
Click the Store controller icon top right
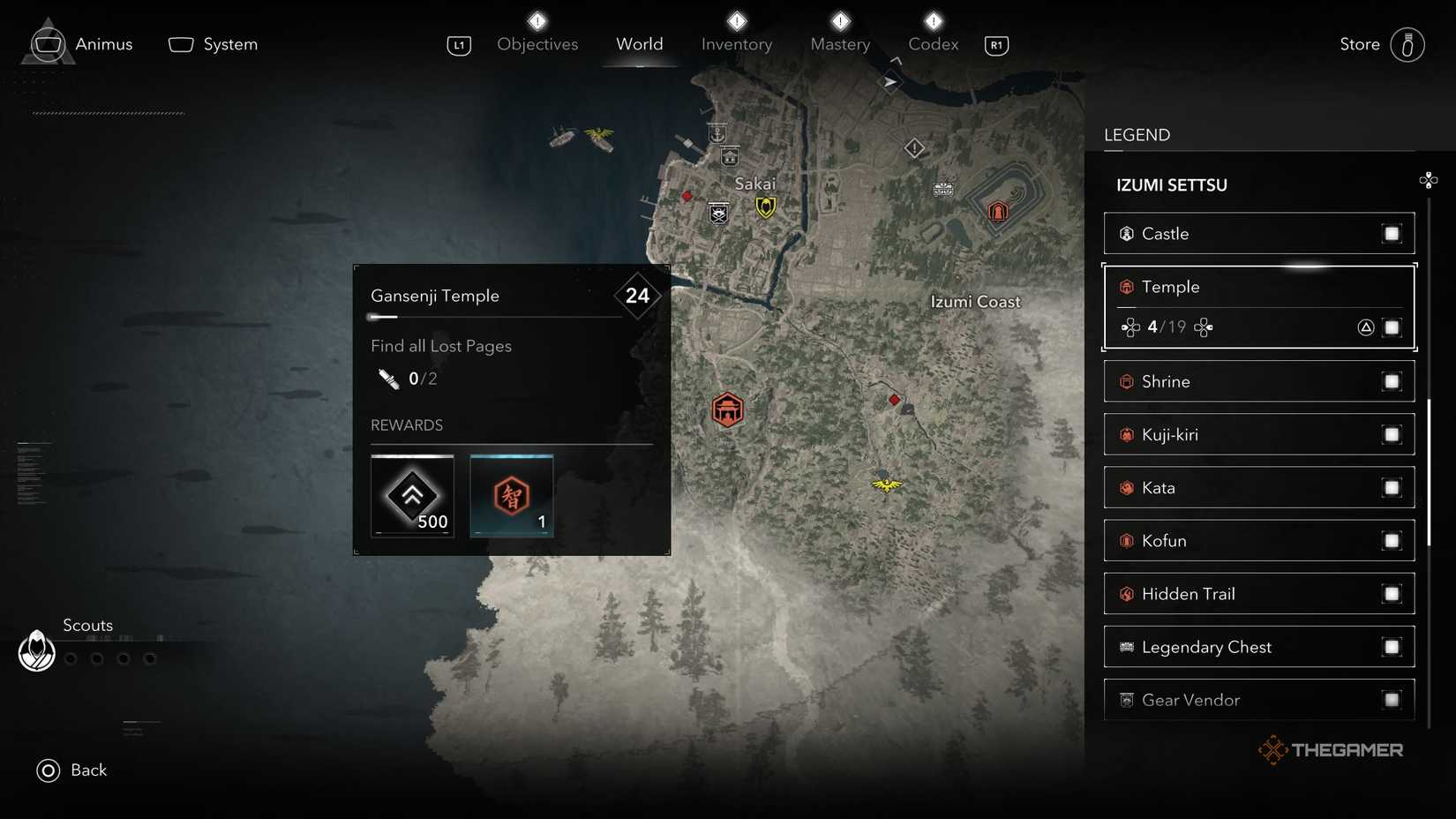1407,44
